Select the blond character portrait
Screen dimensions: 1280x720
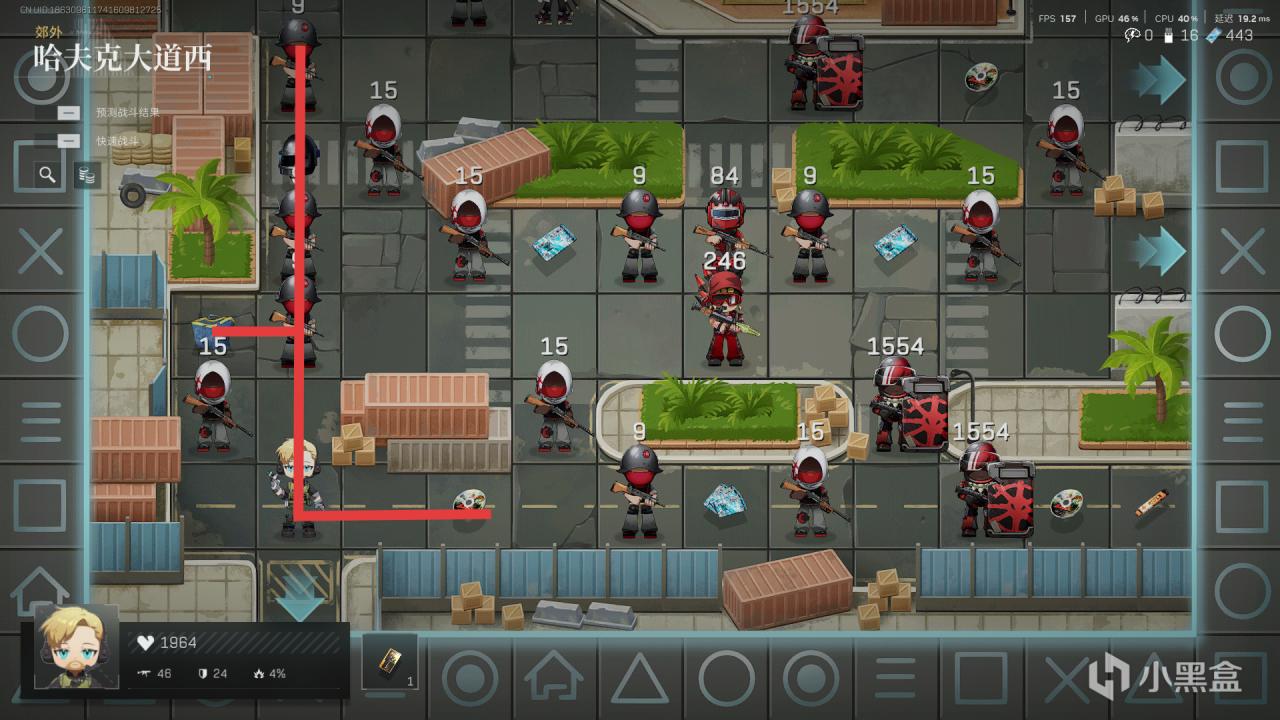(x=76, y=646)
